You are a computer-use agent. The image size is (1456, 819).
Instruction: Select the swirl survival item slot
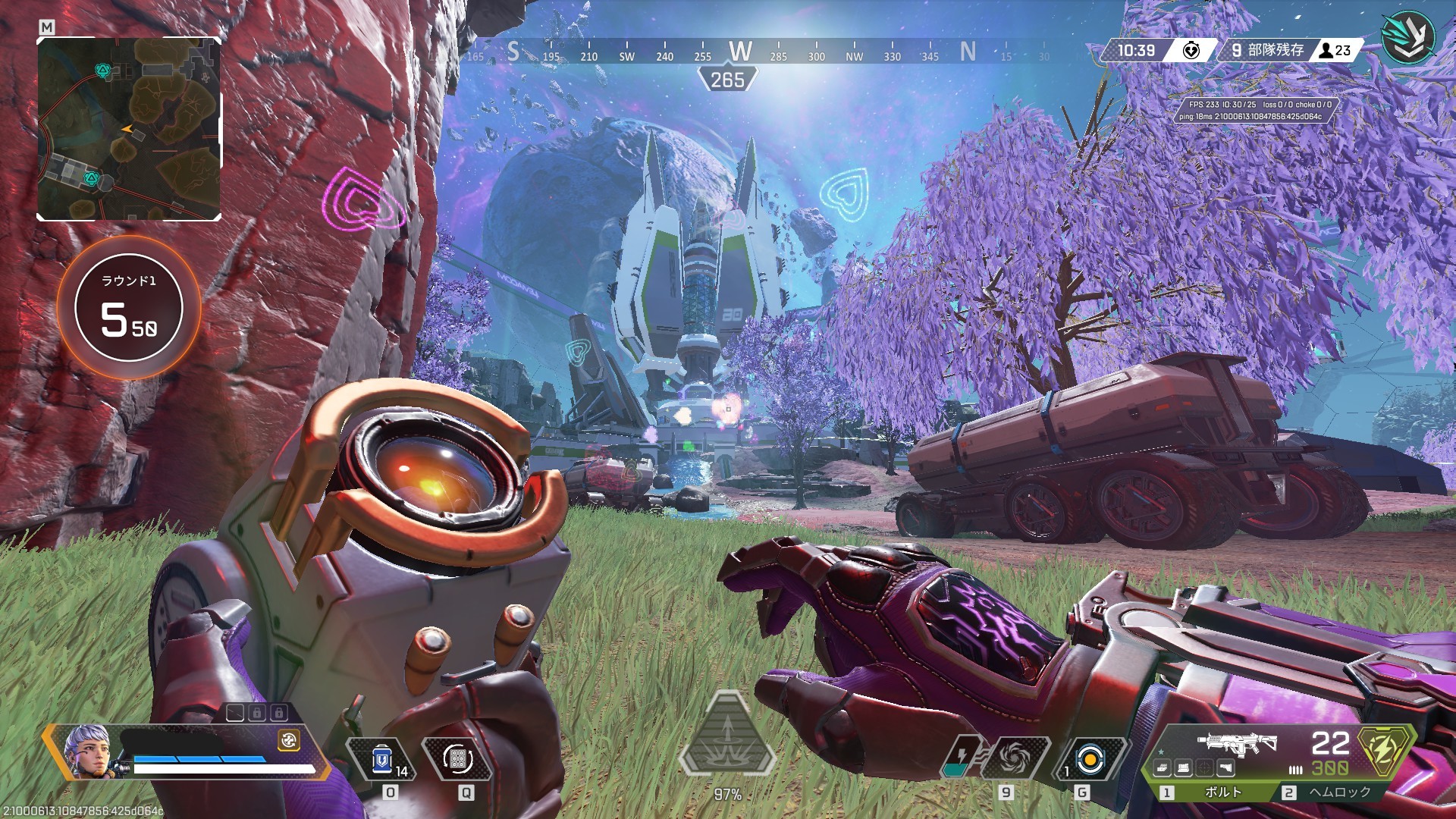1015,757
